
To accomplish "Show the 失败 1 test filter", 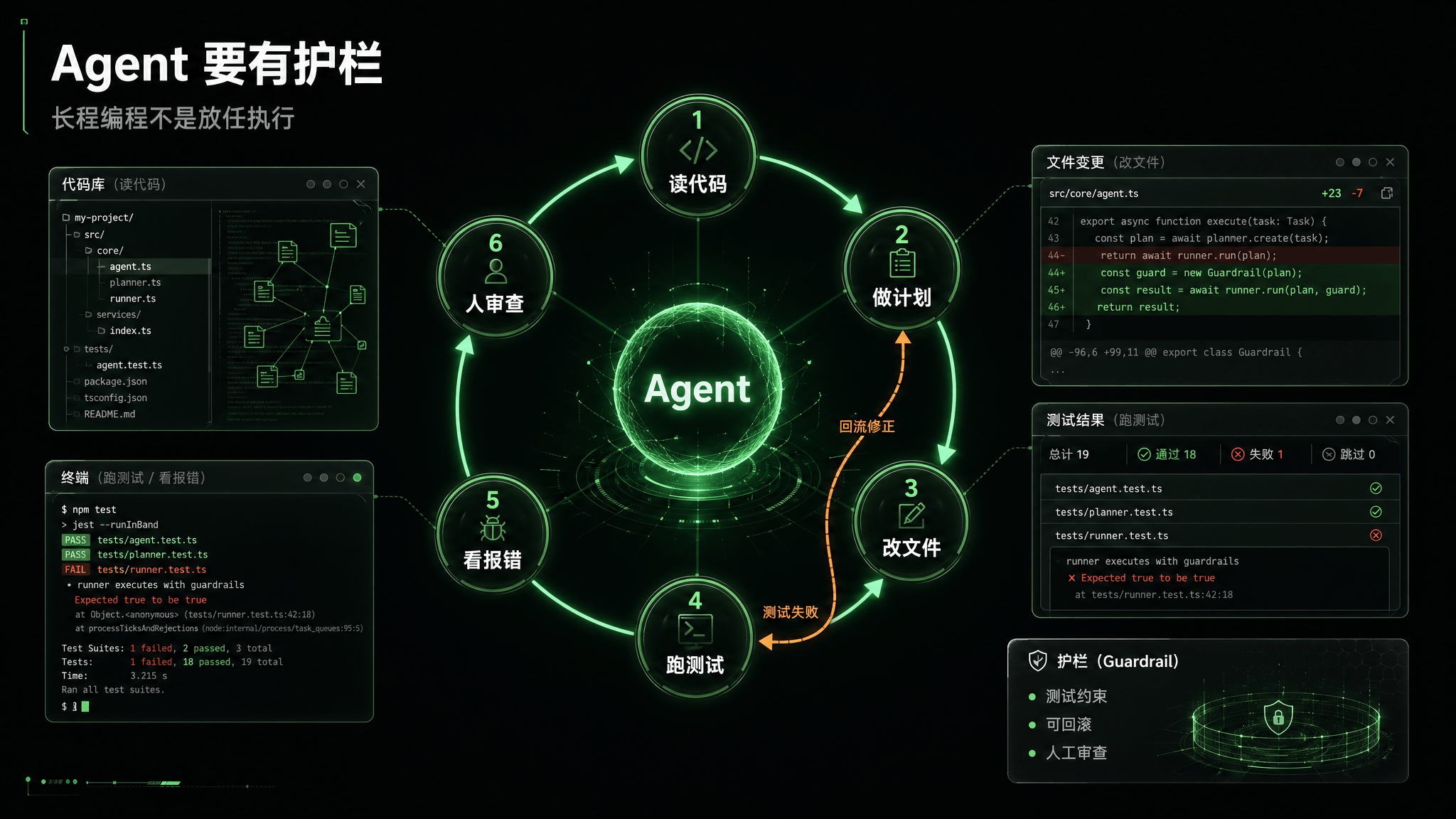I will [1257, 454].
